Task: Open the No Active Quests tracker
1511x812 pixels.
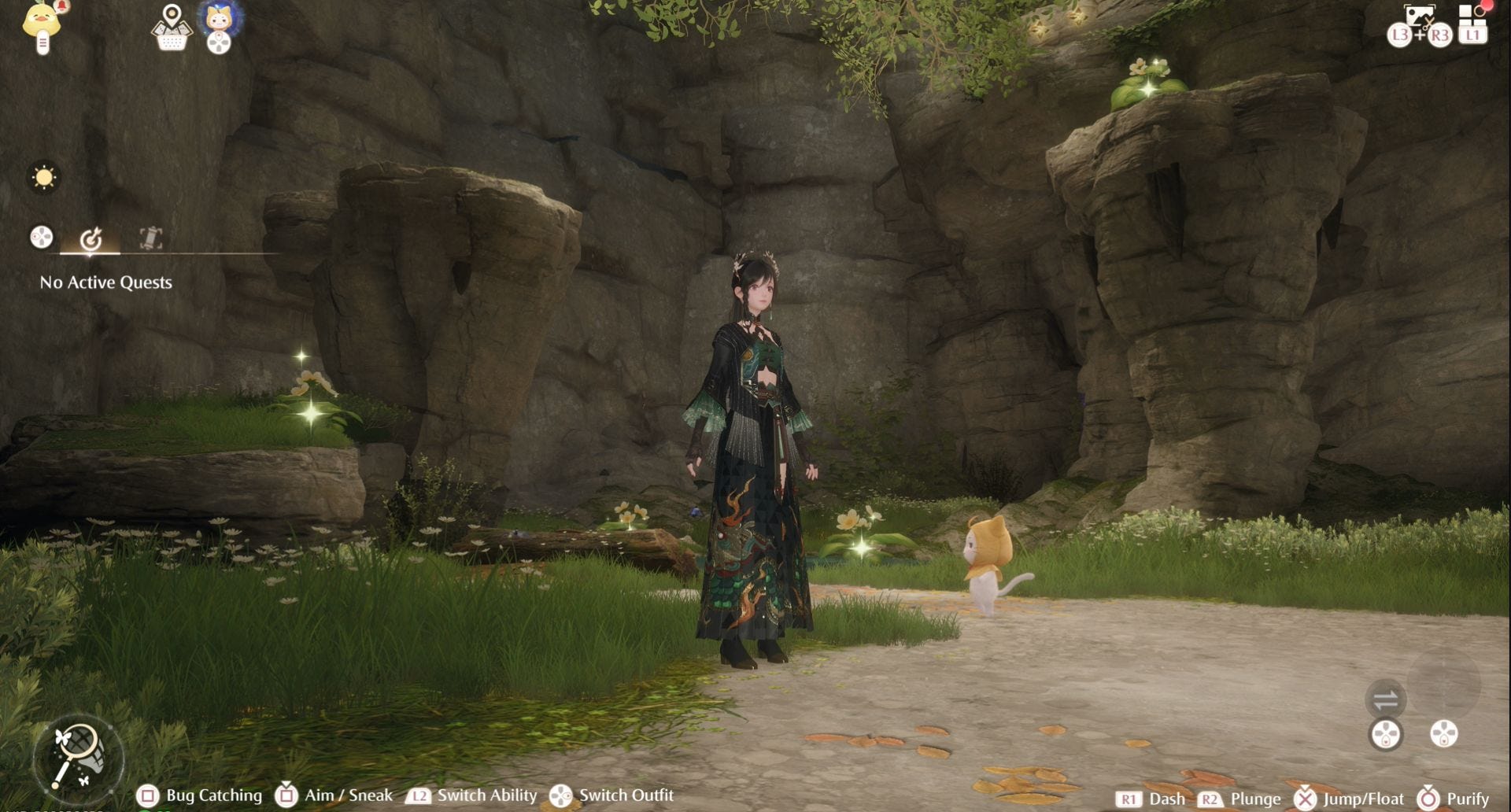Action: [x=105, y=282]
